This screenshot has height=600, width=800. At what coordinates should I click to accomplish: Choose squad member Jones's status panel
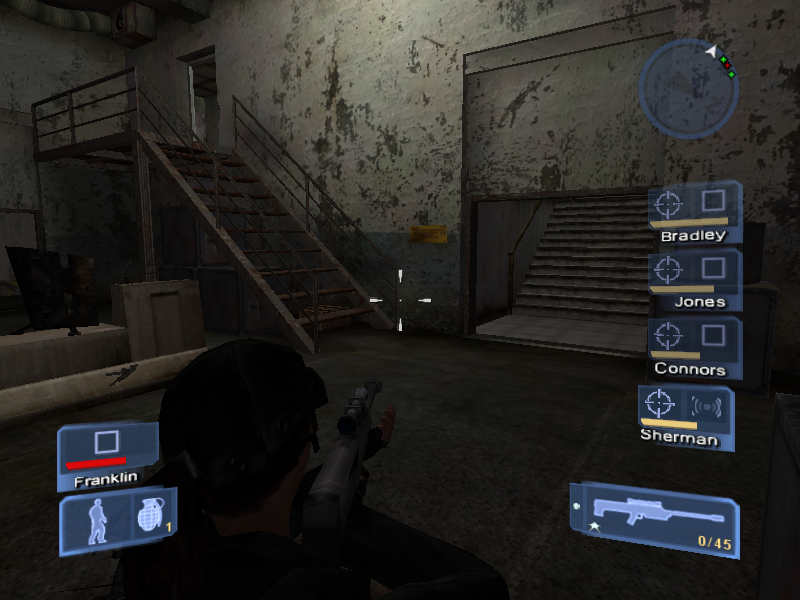tap(694, 278)
